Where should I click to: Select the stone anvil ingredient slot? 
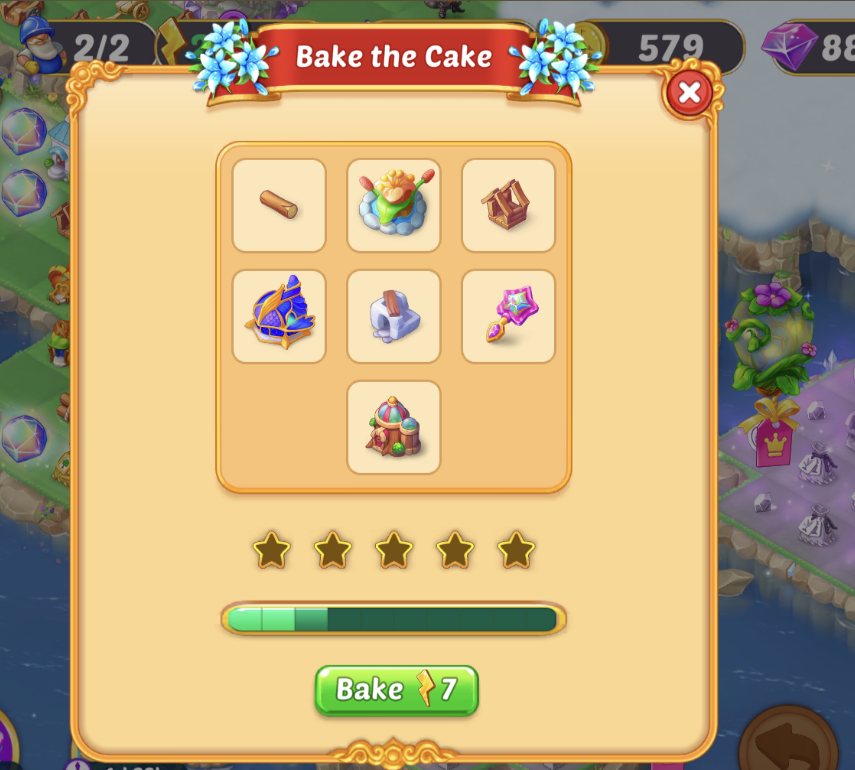[394, 316]
